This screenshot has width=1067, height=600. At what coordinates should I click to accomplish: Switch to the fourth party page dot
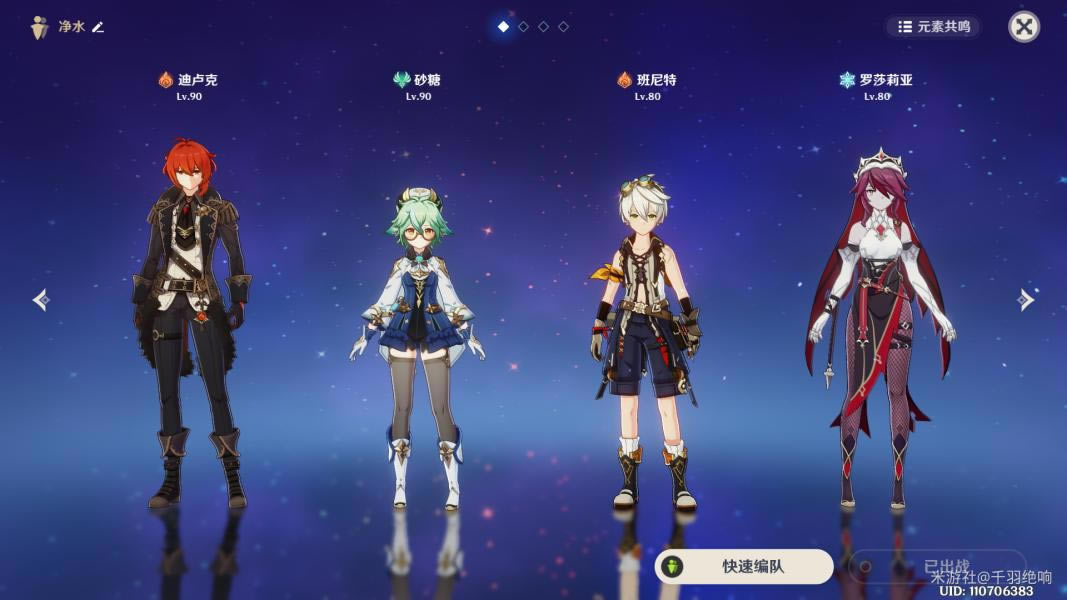click(563, 27)
